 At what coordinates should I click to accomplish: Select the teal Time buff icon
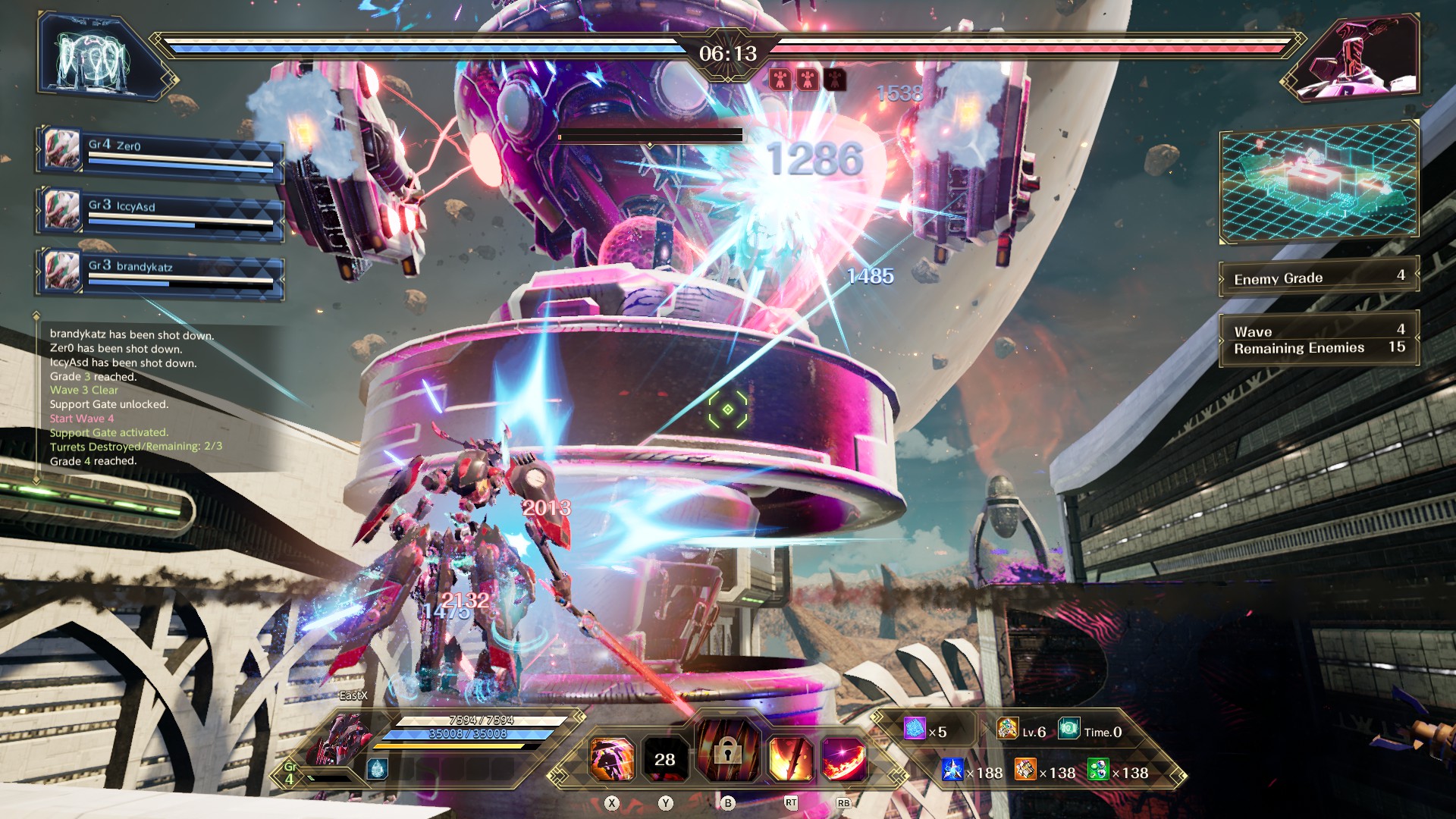click(1068, 729)
